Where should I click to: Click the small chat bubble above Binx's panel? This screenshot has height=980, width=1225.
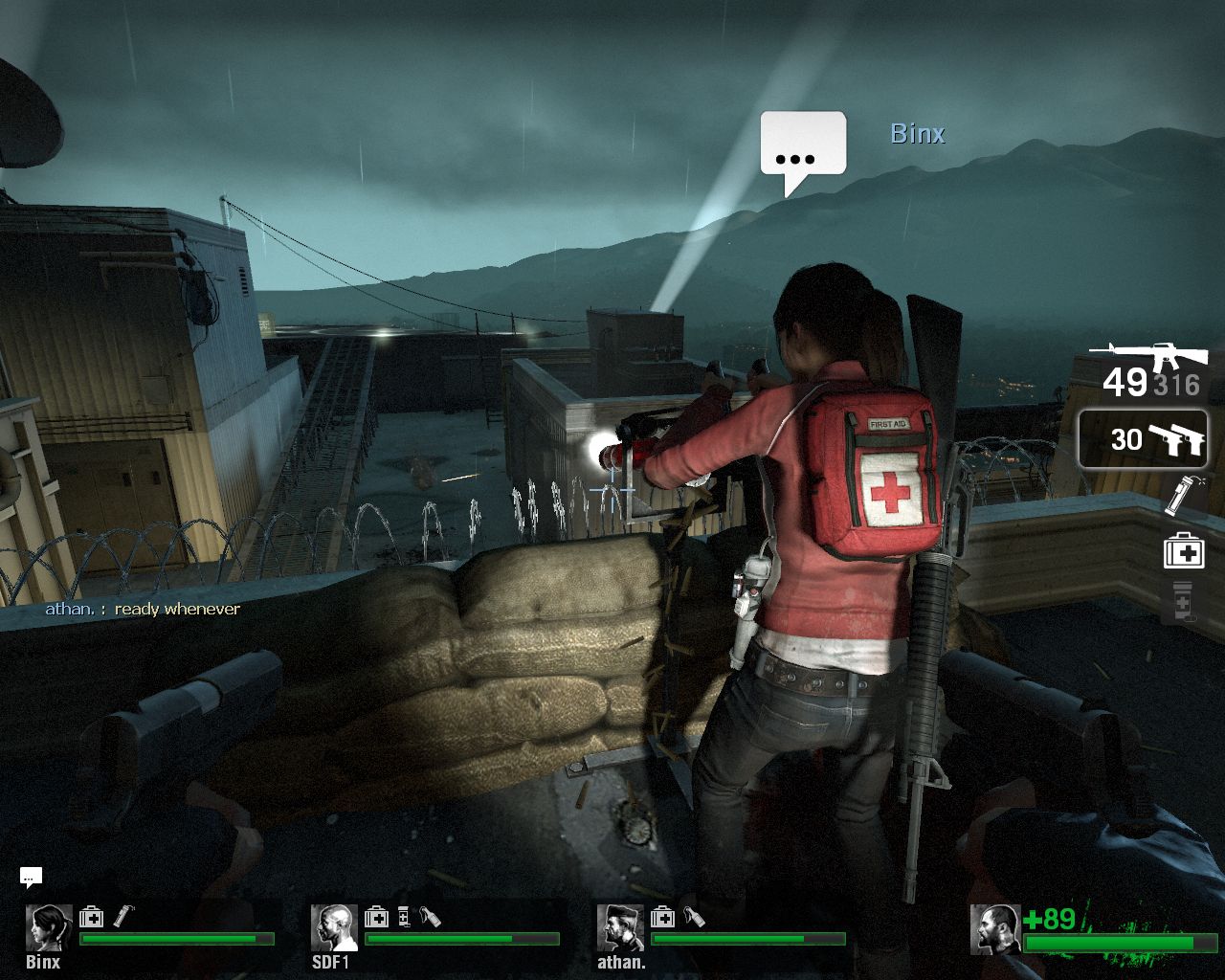(31, 876)
